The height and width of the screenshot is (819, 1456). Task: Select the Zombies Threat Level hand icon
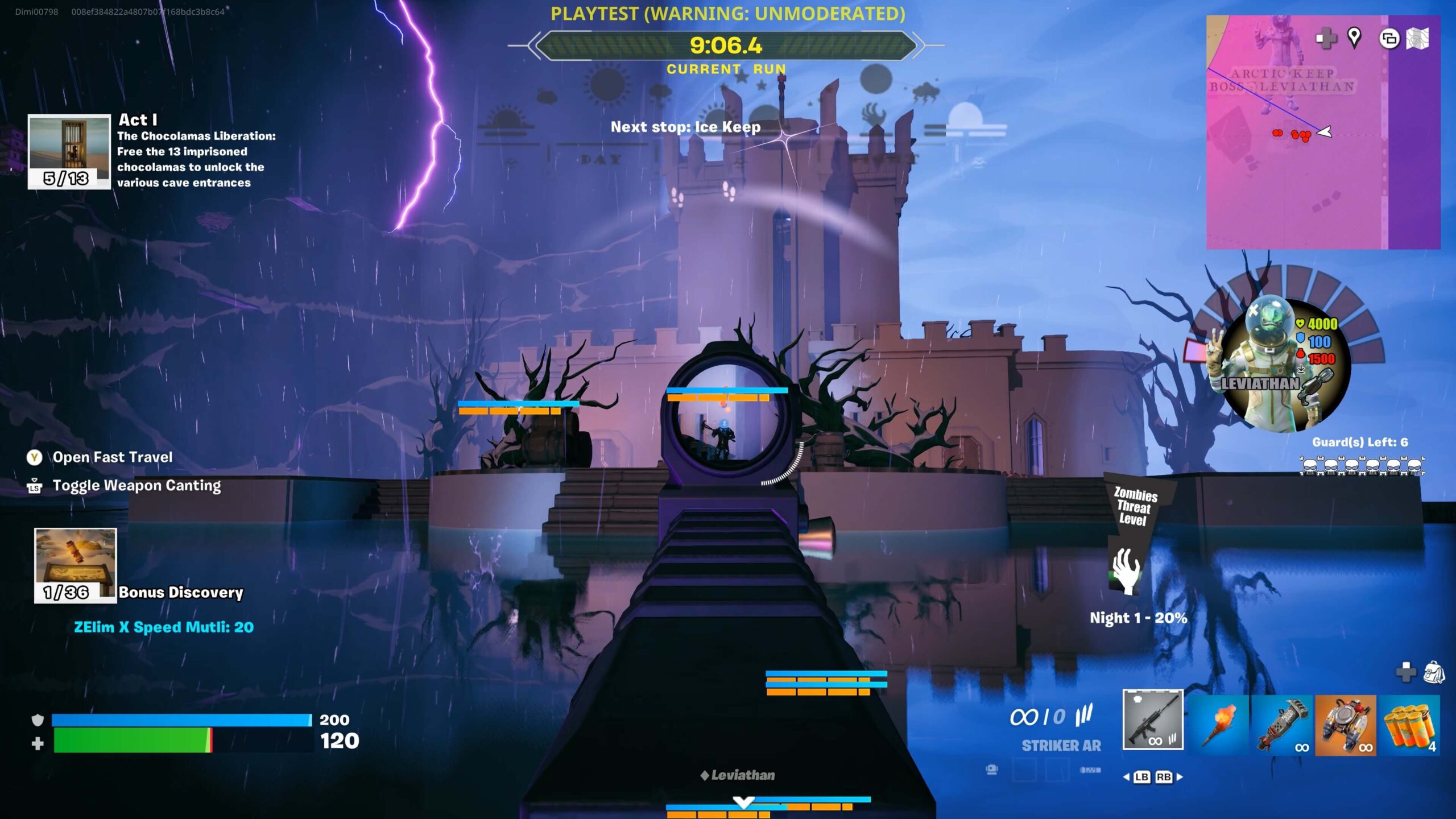coord(1126,570)
